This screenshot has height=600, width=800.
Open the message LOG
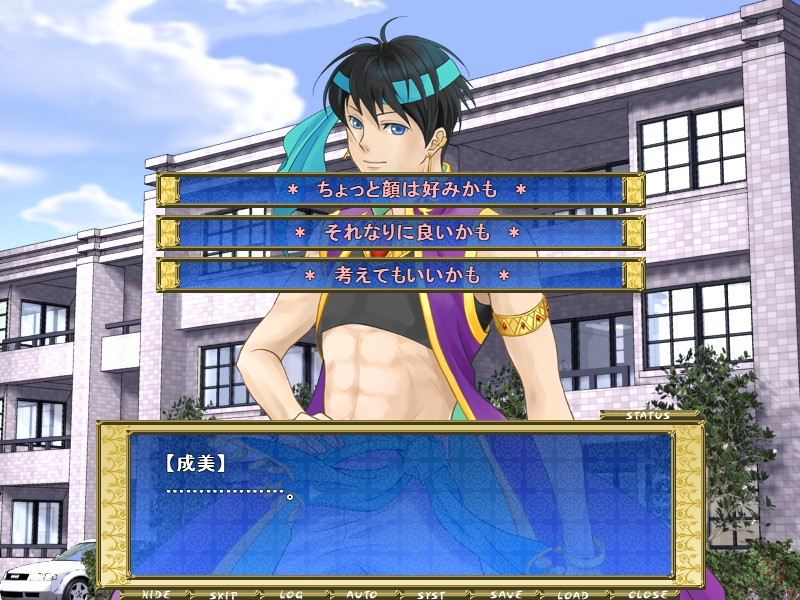(291, 594)
